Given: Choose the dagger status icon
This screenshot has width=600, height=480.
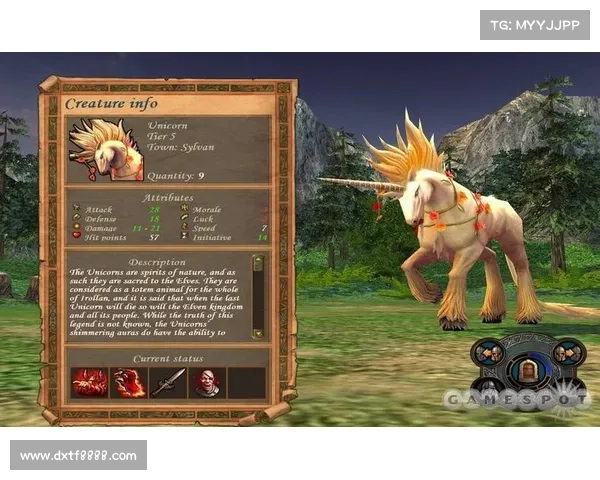Looking at the screenshot, I should coord(167,384).
